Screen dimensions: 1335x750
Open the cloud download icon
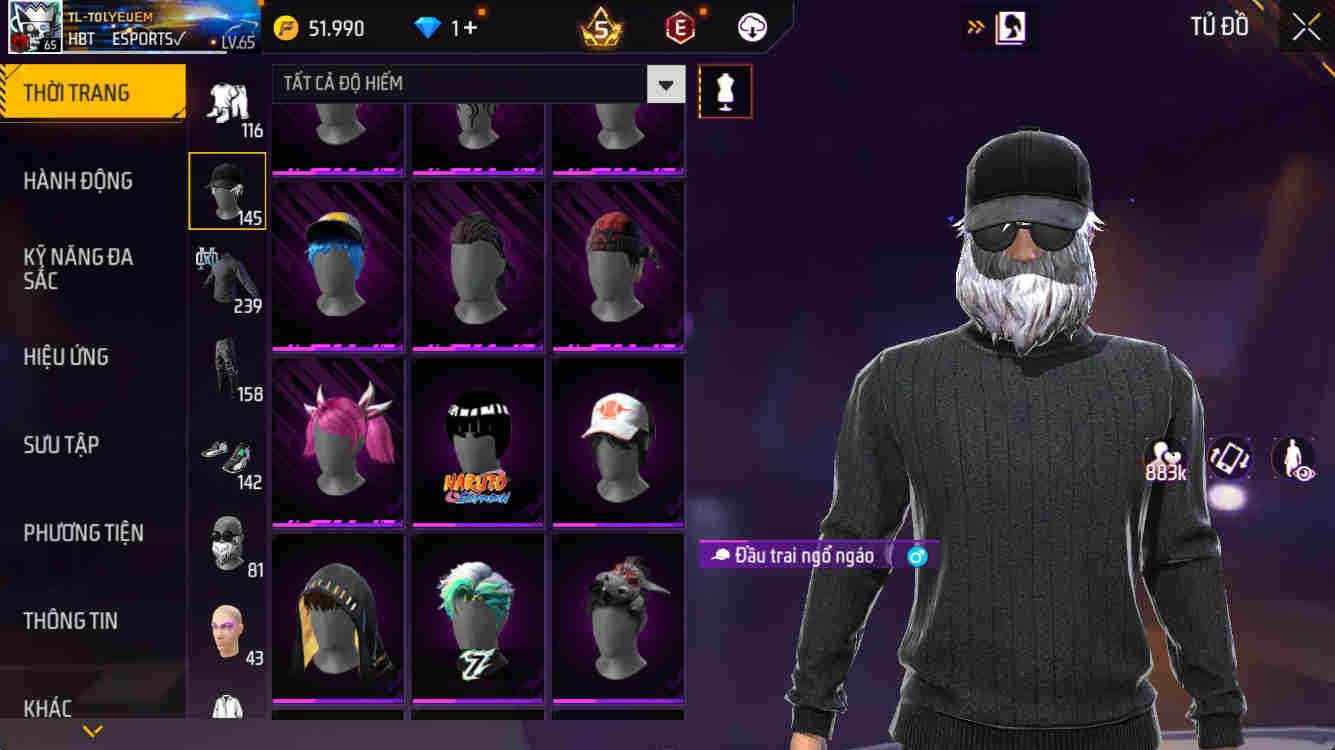coord(751,27)
